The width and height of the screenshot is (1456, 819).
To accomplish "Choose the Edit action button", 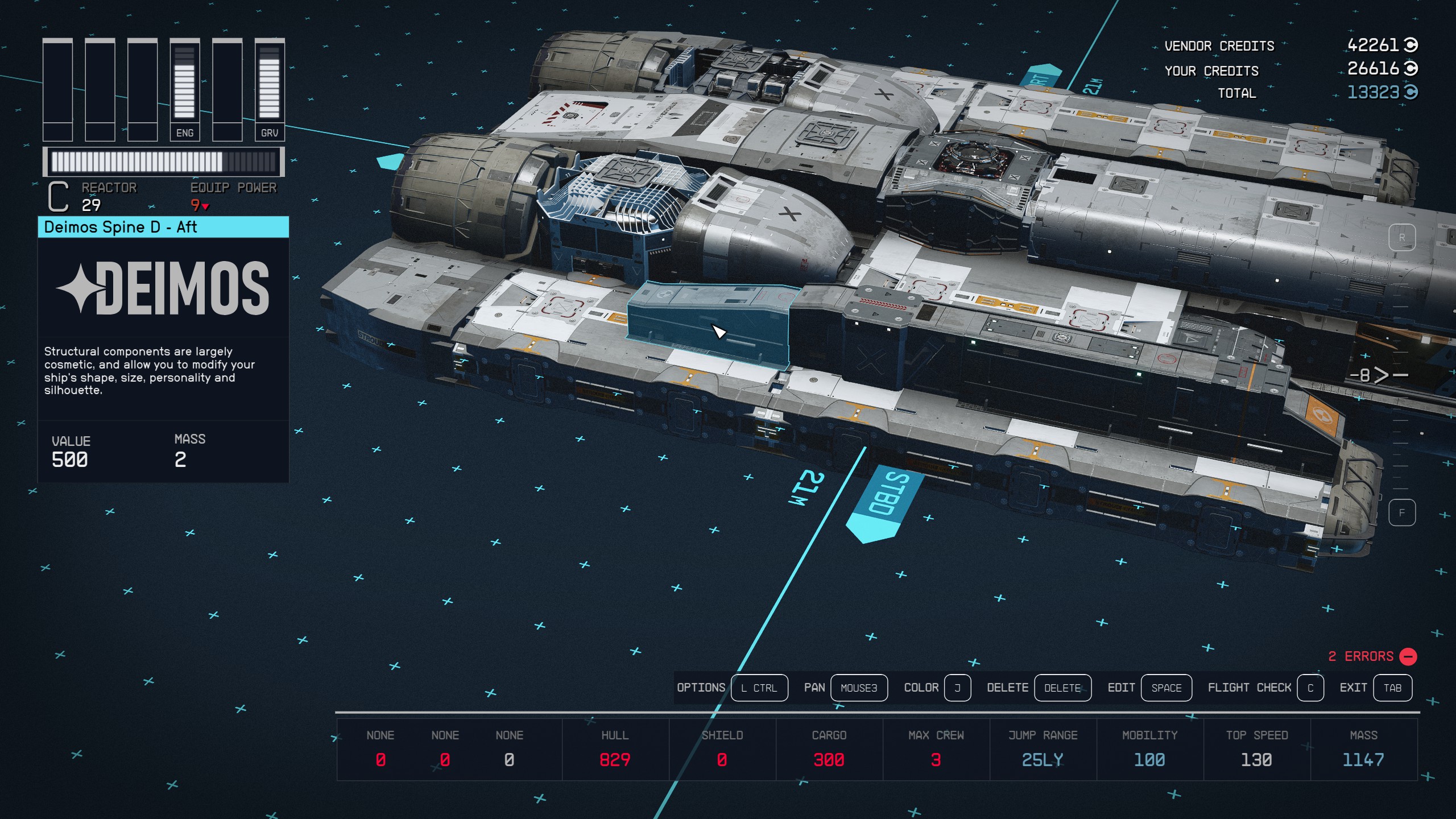I will tap(1166, 688).
